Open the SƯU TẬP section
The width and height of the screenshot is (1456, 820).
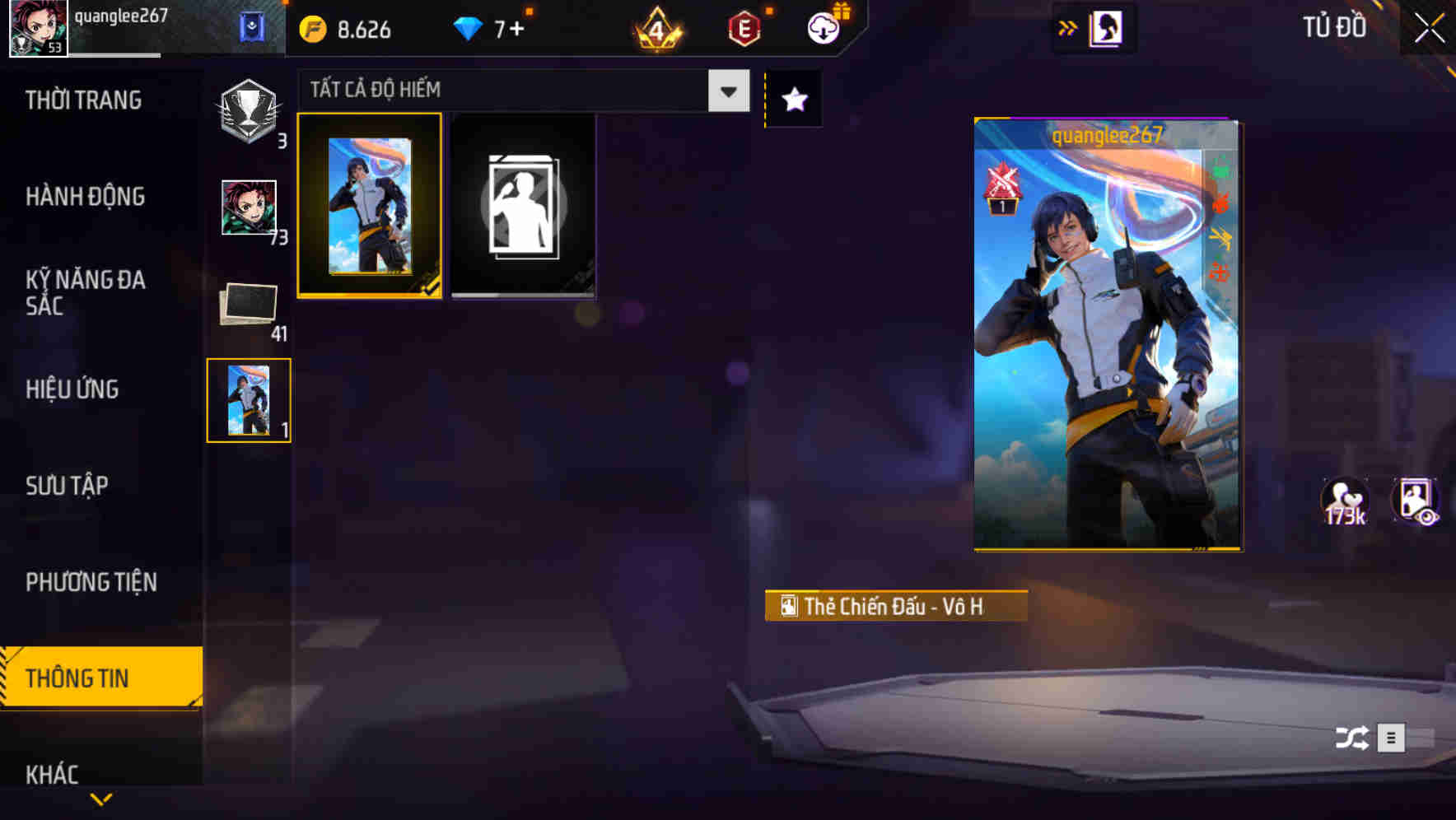(x=68, y=486)
